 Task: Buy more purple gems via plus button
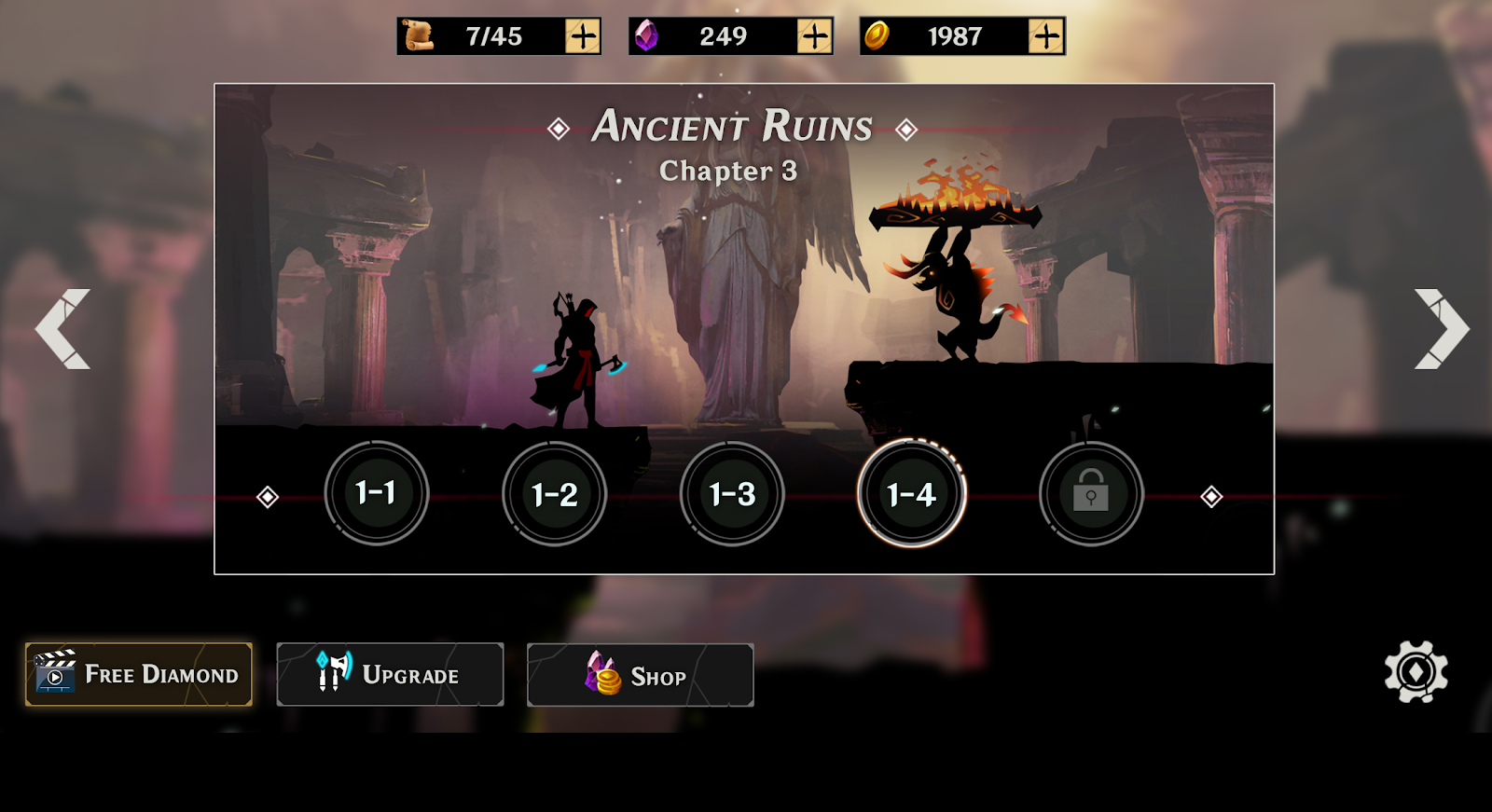coord(814,36)
